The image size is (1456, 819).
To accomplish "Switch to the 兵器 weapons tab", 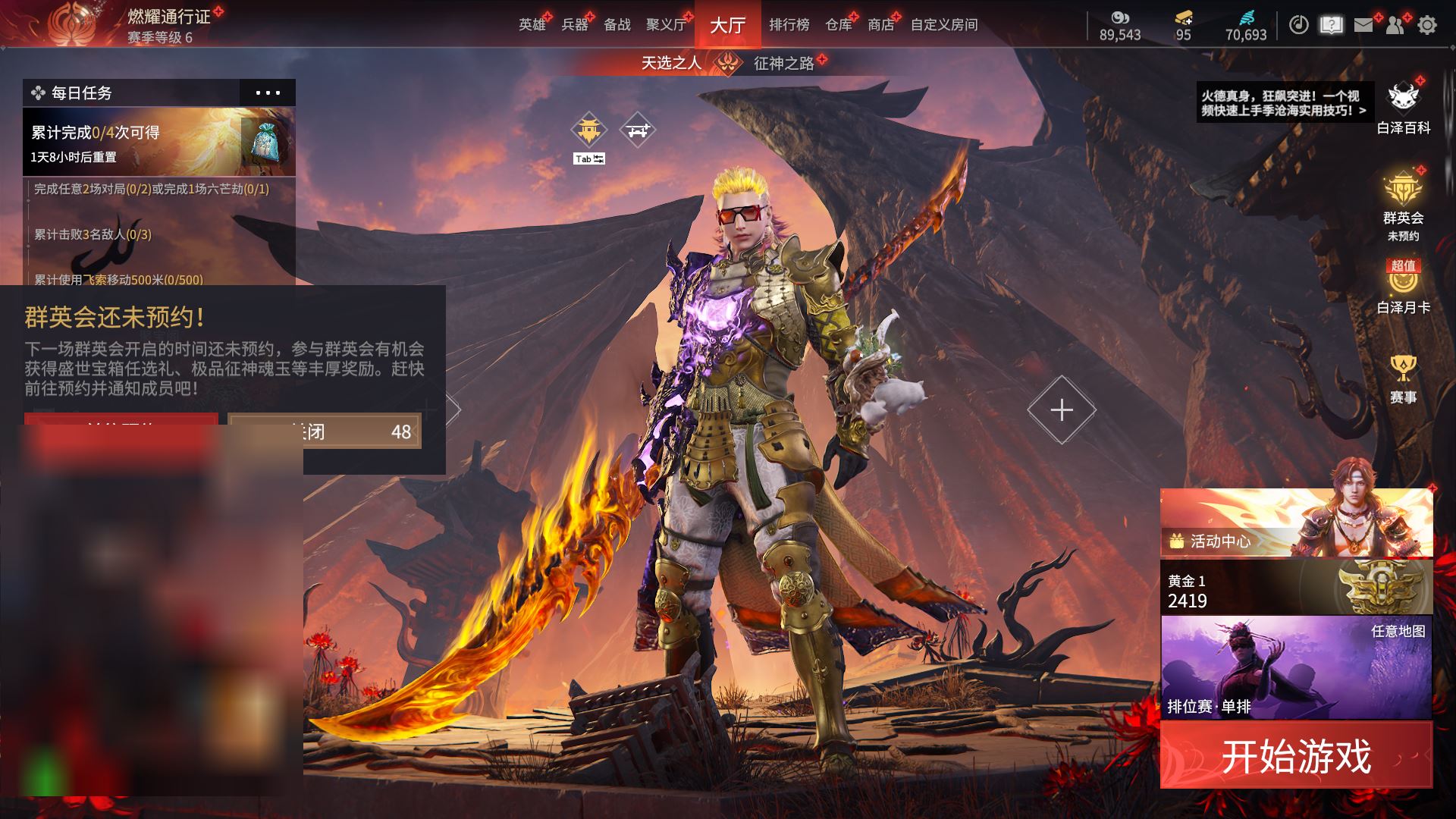I will pos(575,25).
